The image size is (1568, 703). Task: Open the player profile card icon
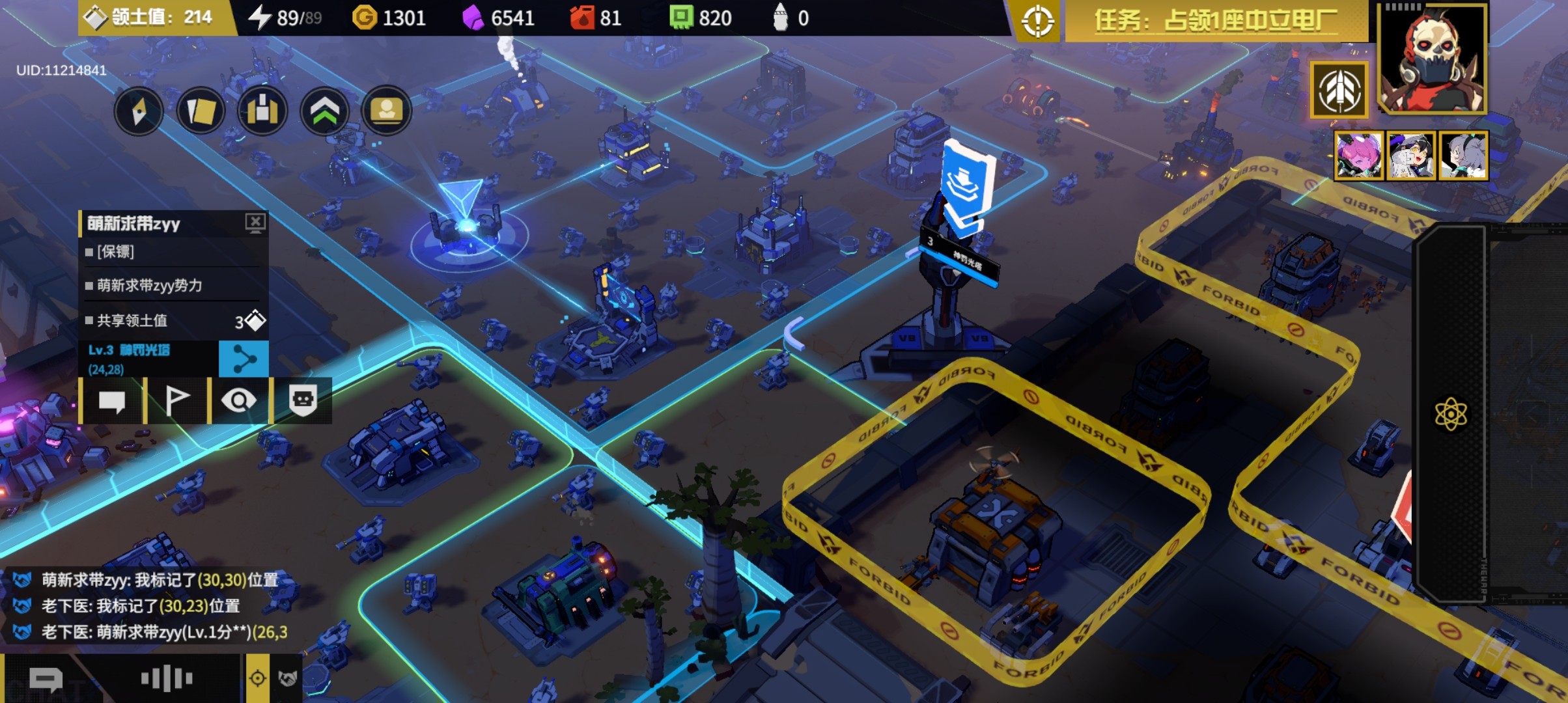386,111
